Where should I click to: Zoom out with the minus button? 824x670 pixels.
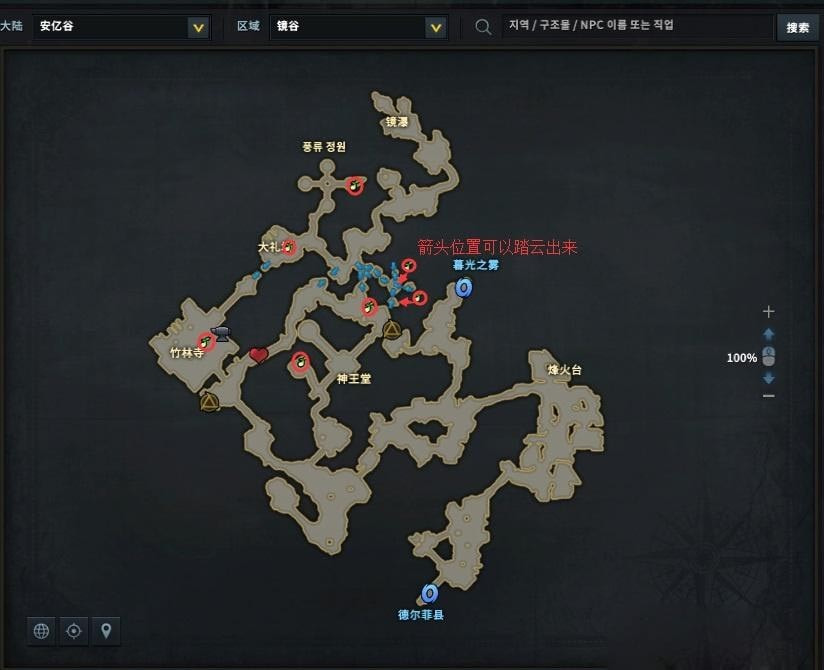(768, 396)
